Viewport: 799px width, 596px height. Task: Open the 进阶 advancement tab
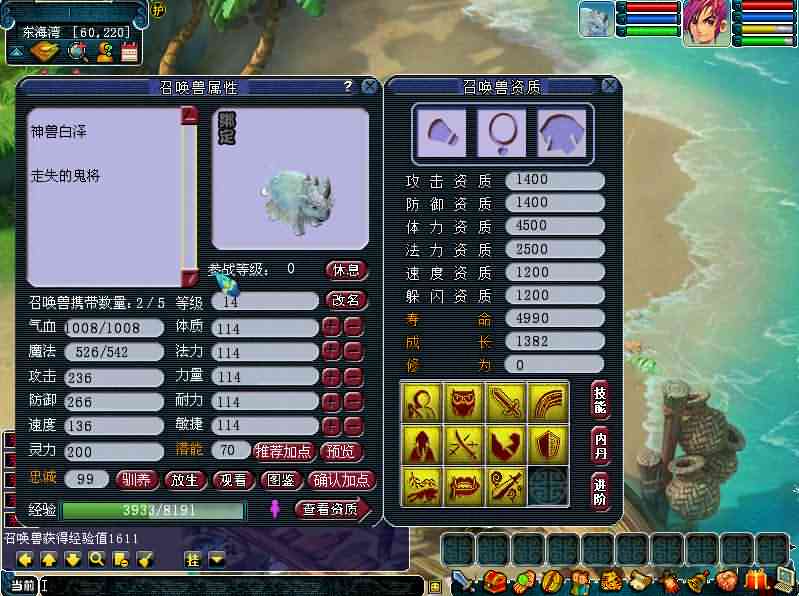600,490
